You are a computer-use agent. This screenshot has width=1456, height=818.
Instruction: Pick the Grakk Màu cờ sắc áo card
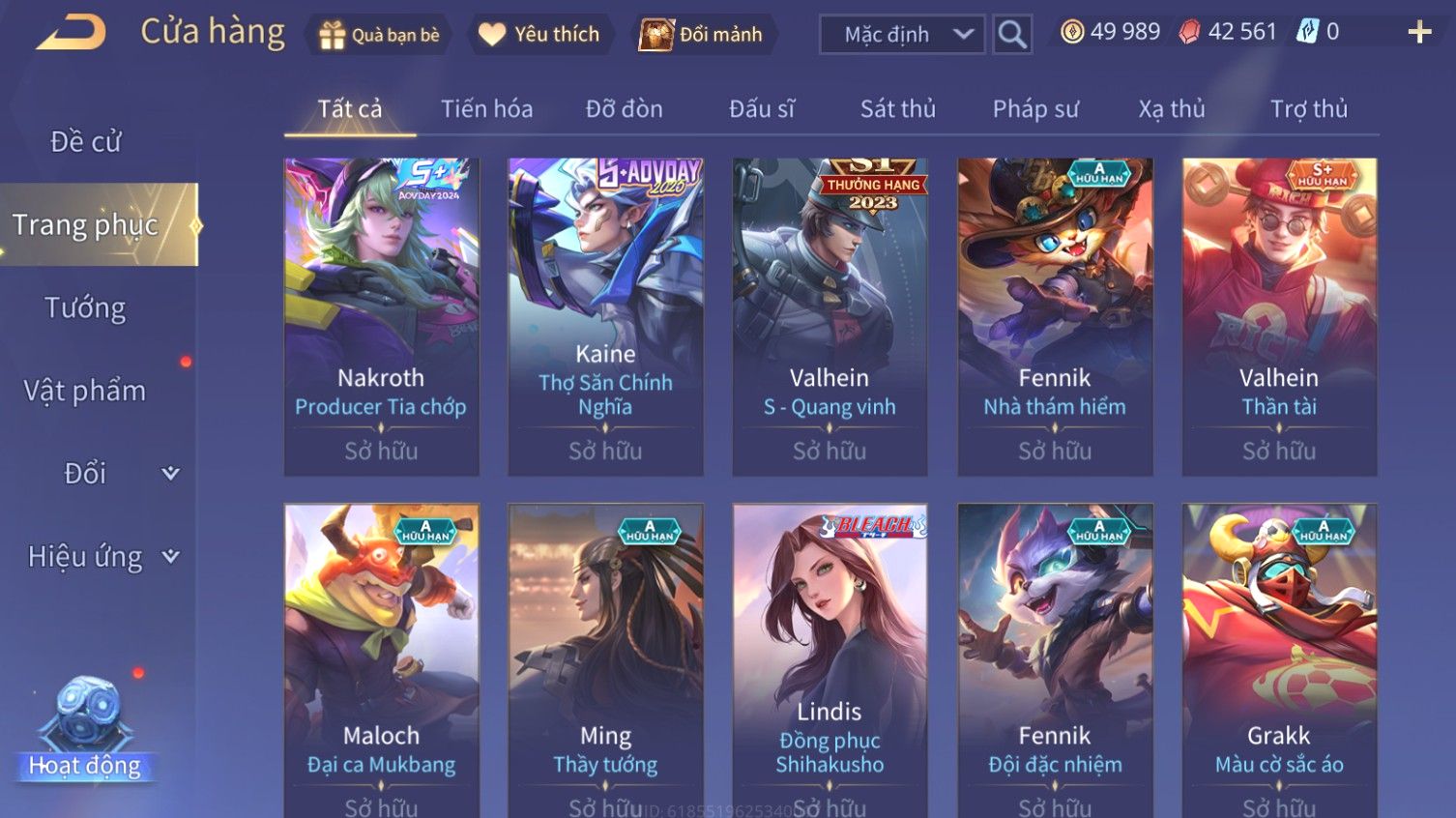click(1279, 657)
